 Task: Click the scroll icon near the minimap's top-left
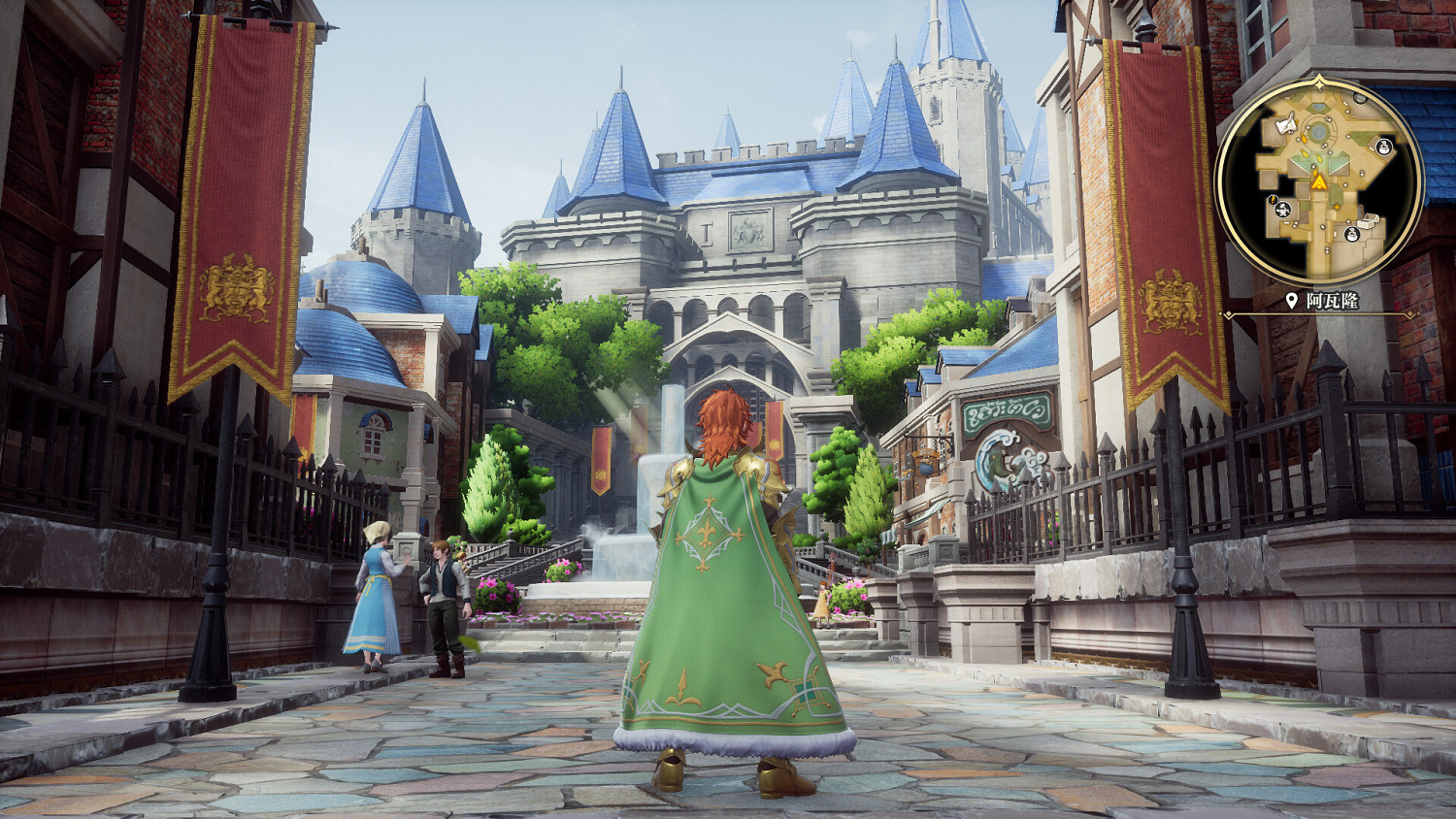coord(1286,125)
